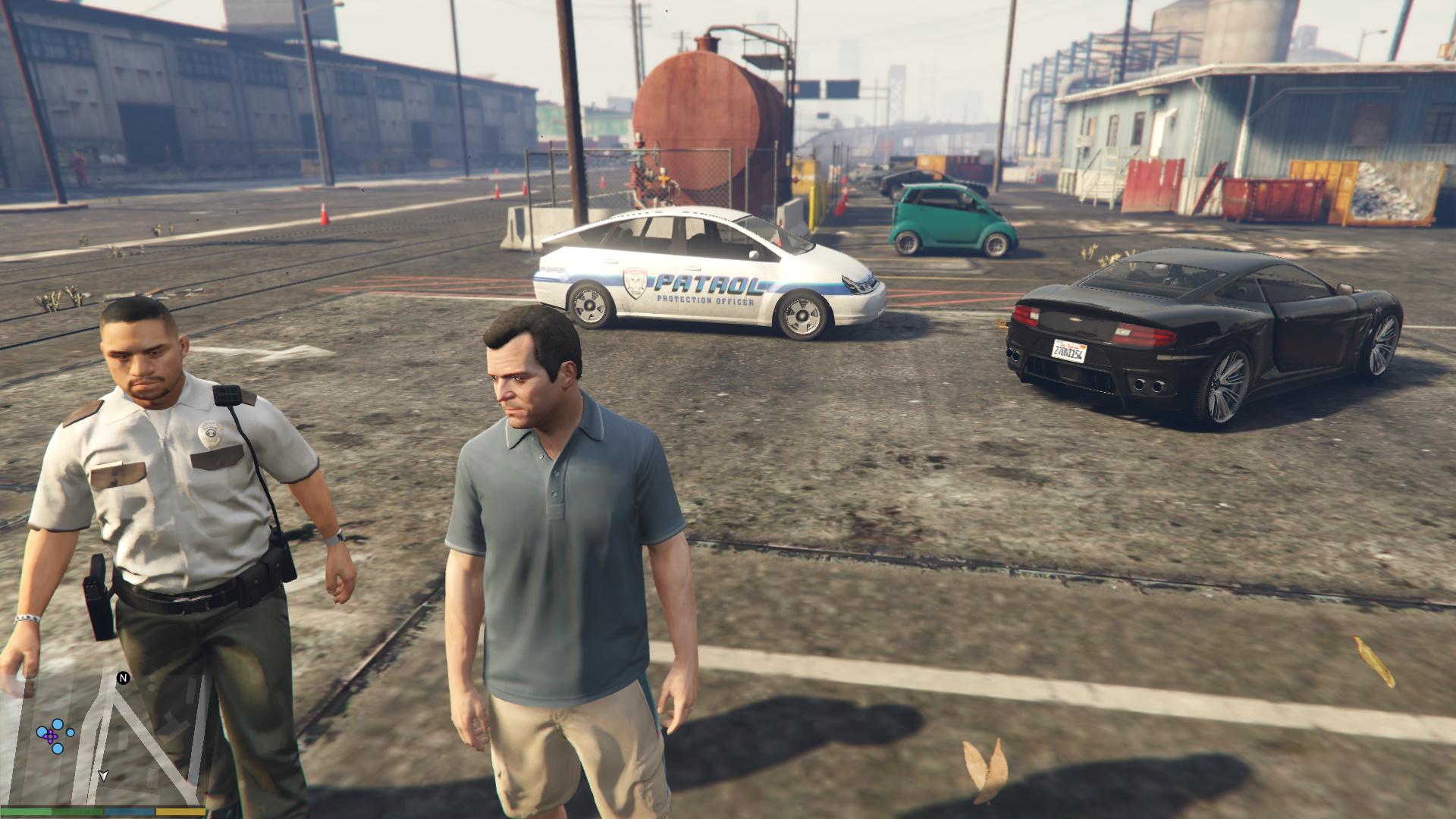Open the minimap radar

pyautogui.click(x=106, y=739)
